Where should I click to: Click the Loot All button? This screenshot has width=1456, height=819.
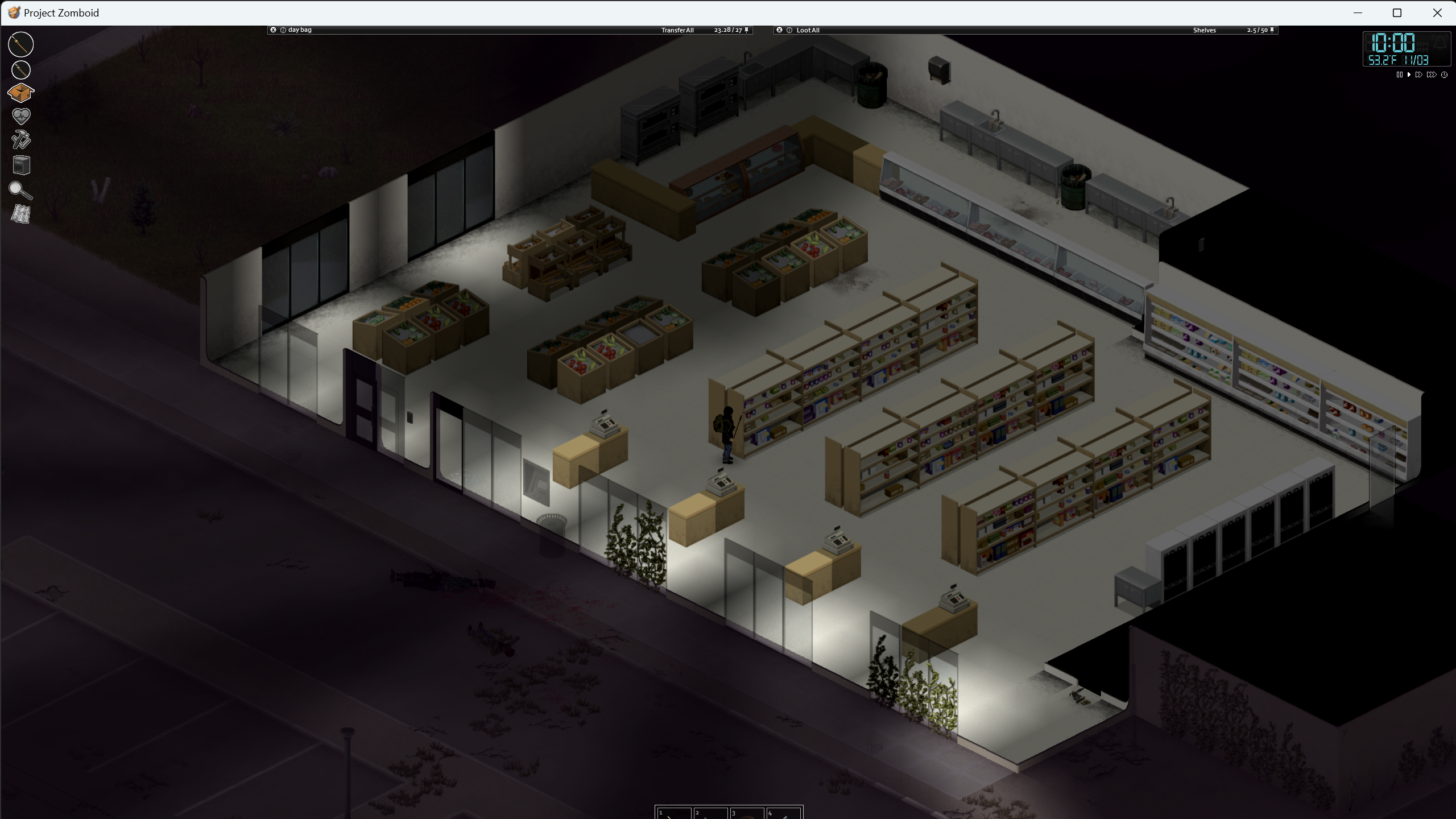(808, 30)
